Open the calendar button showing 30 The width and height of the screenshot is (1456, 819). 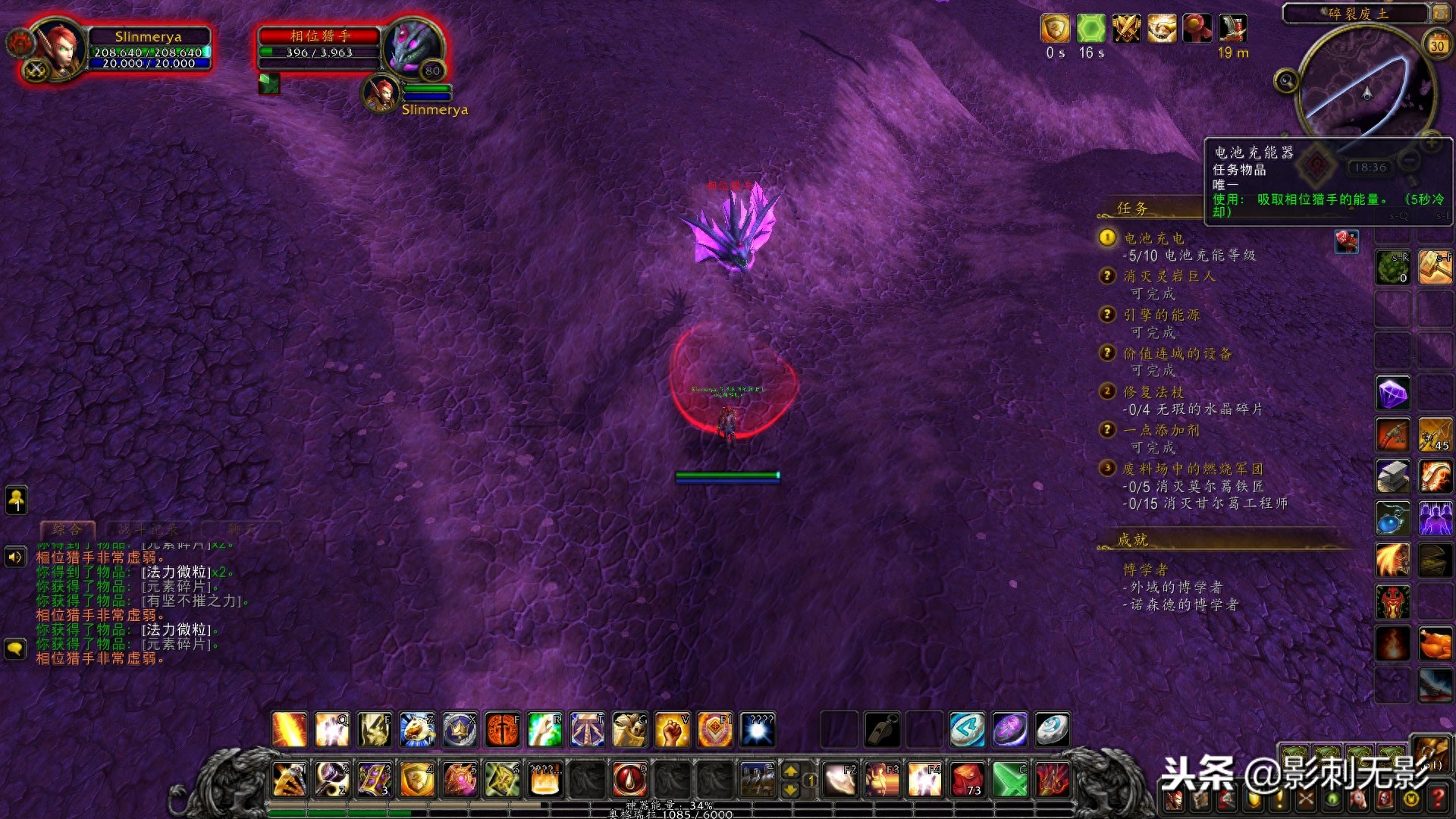click(1436, 45)
